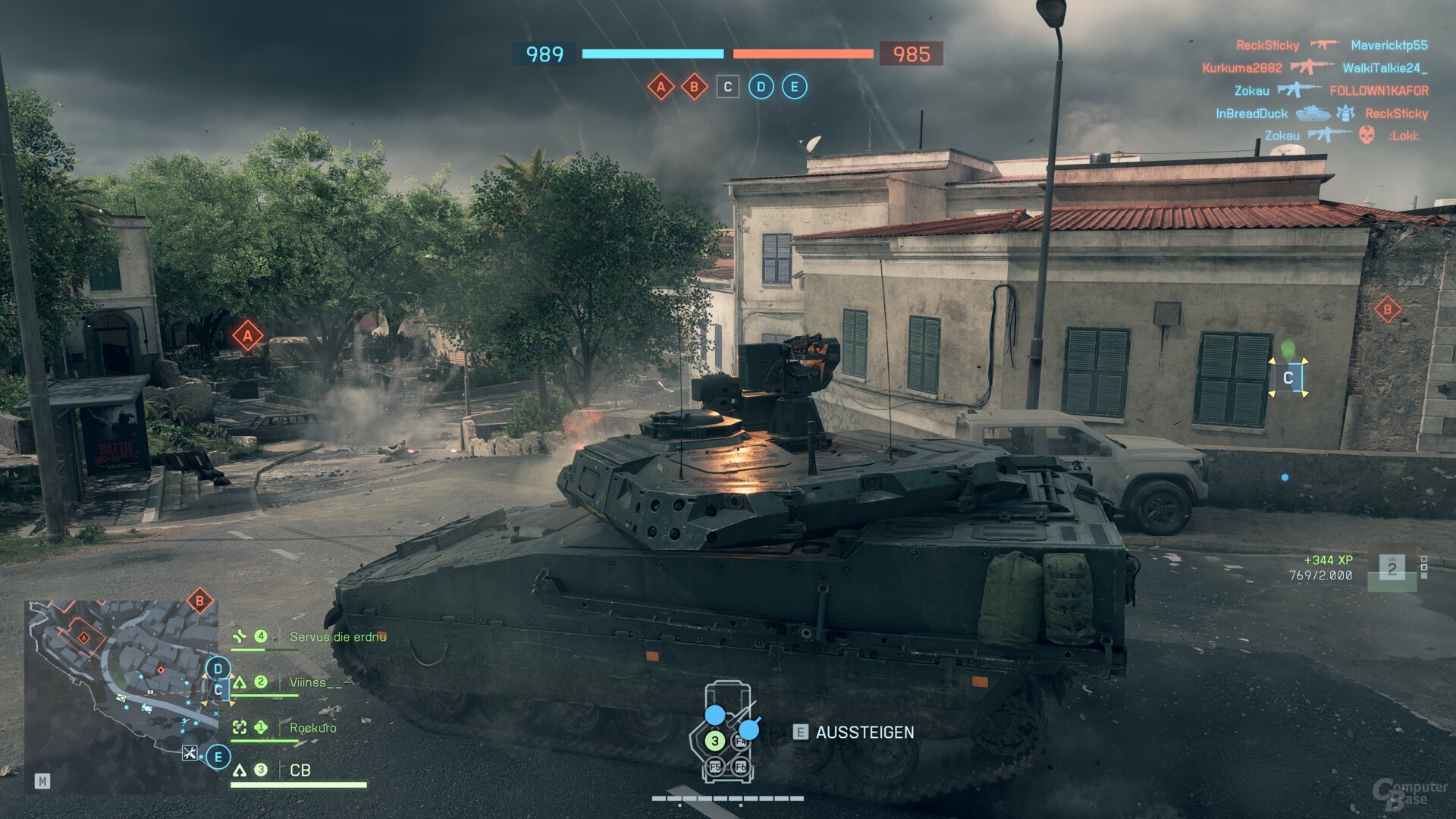
Task: Select squad member Rockuro
Action: [x=312, y=728]
